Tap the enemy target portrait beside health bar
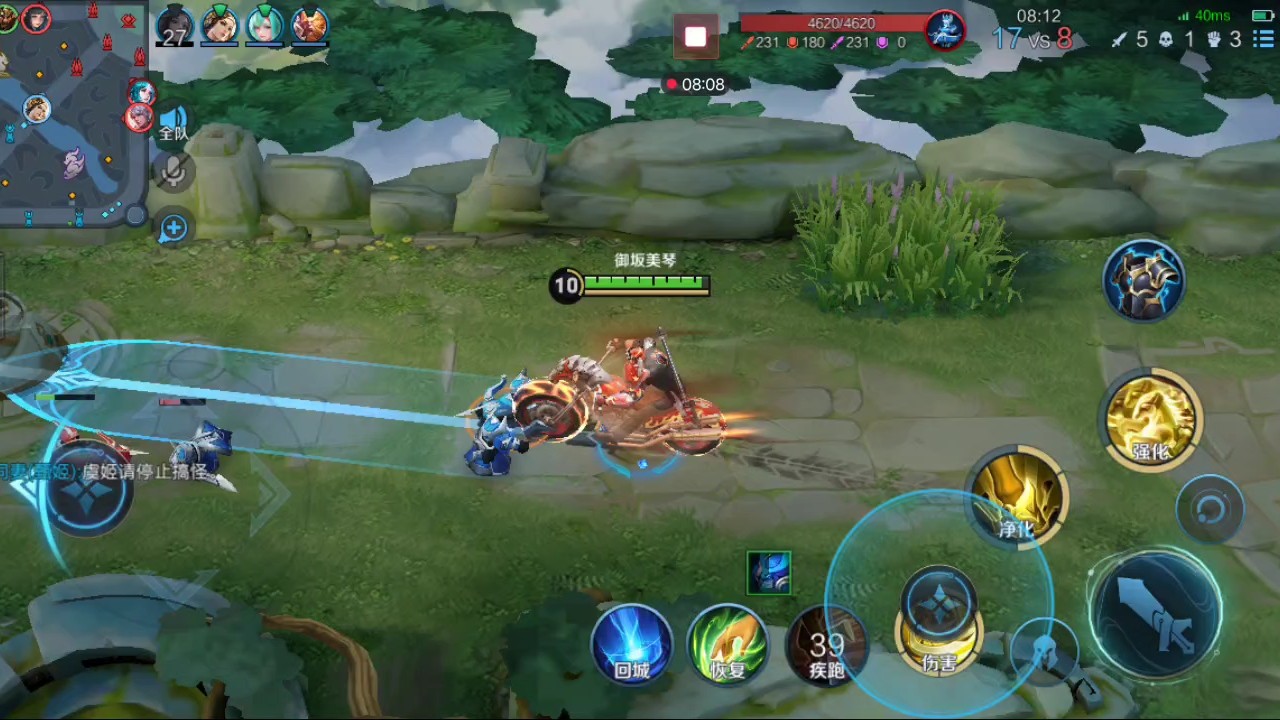1280x720 pixels. (x=944, y=30)
